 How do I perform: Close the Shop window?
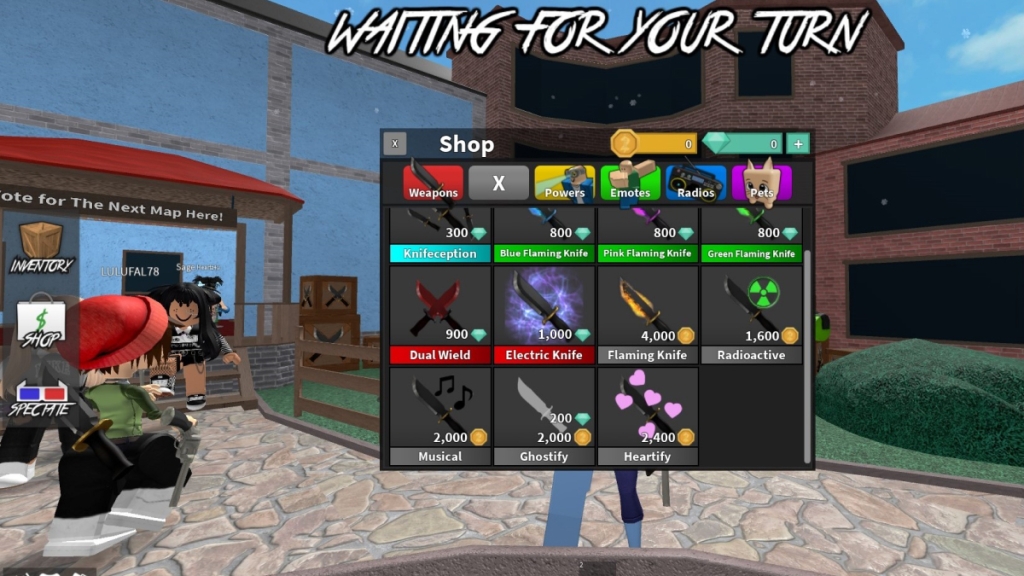pos(395,144)
